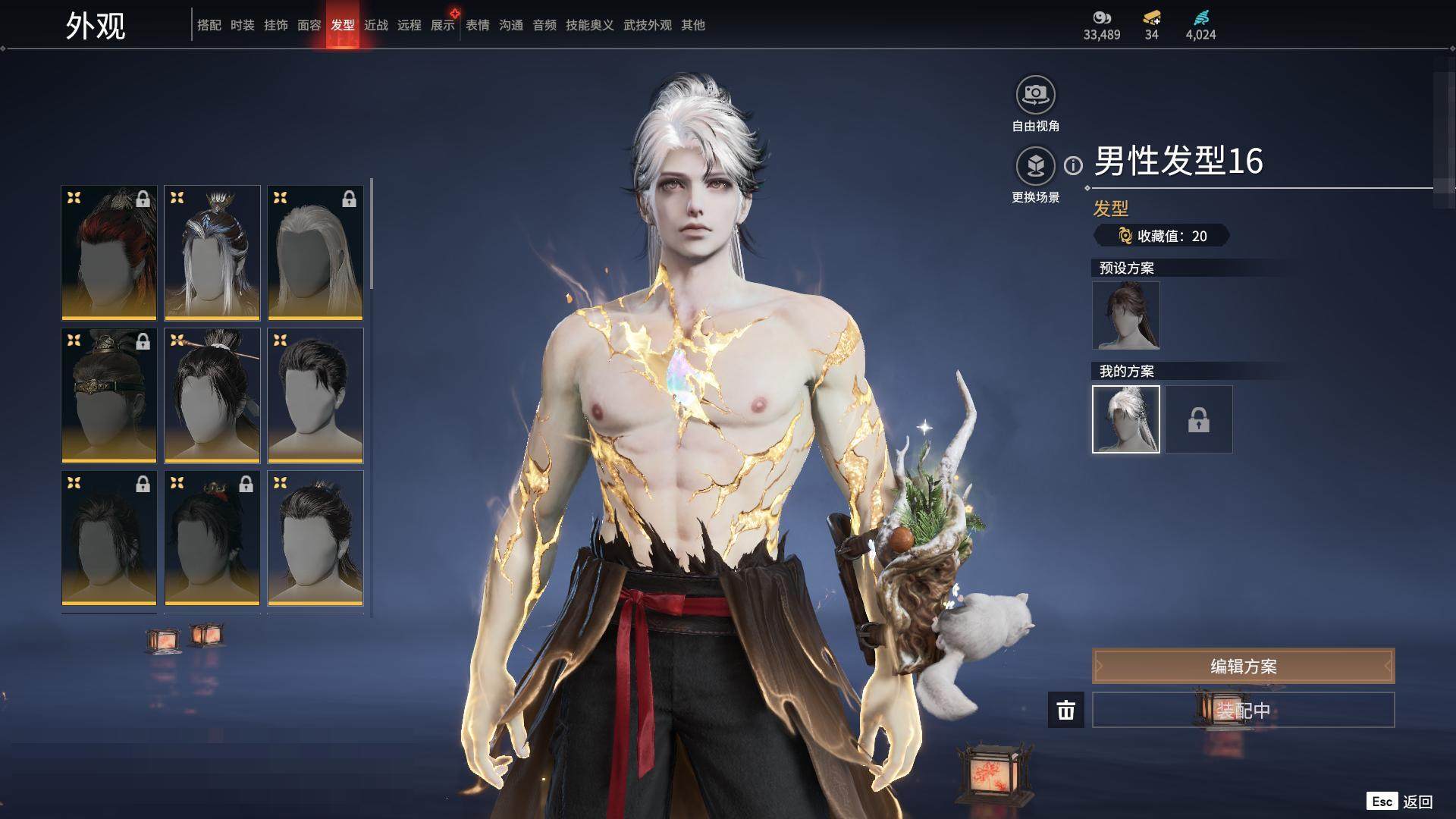This screenshot has width=1456, height=819.
Task: Switch to the 搭配 tab
Action: click(209, 25)
